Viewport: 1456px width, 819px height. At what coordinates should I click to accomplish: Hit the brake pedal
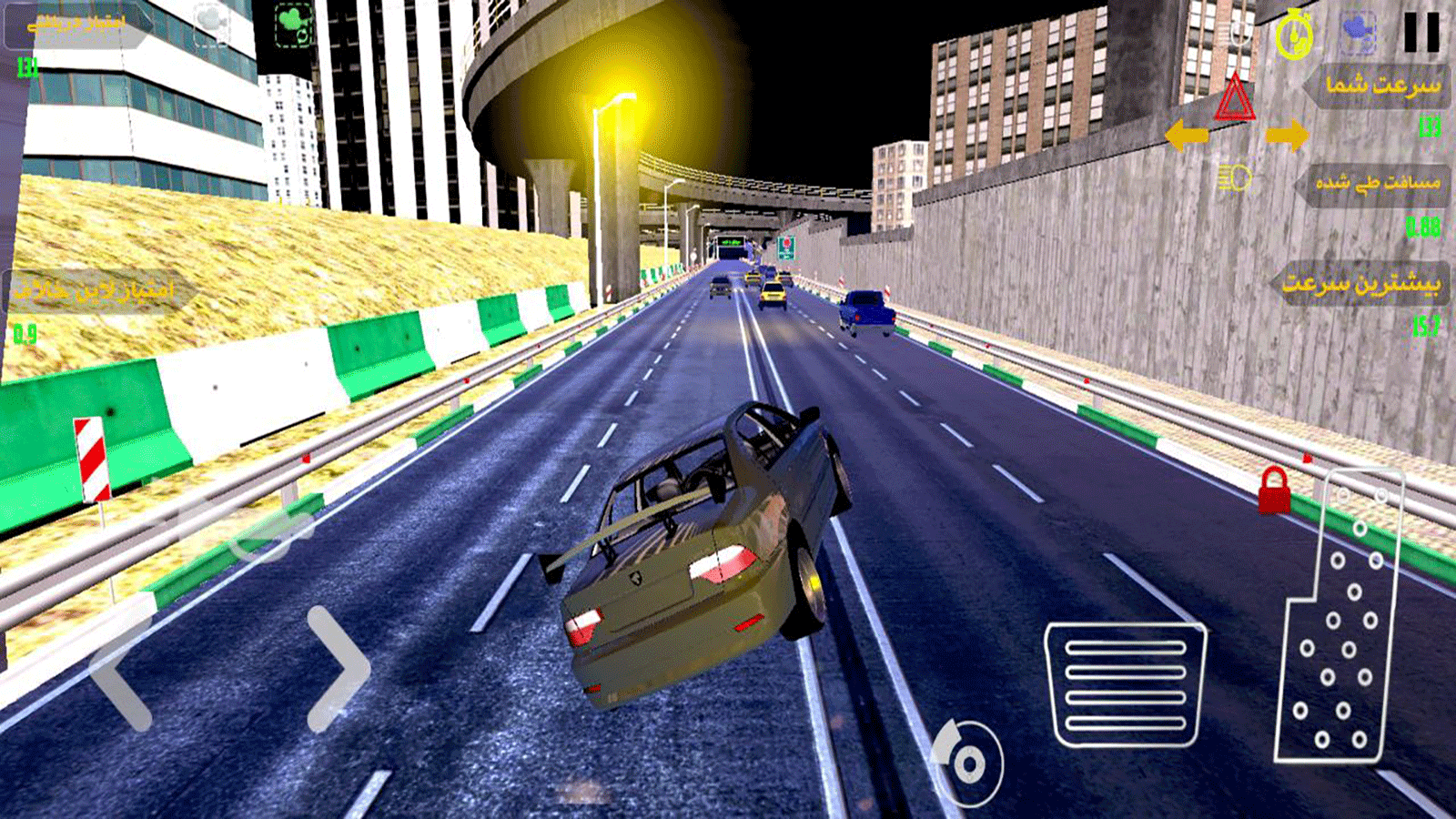pyautogui.click(x=1127, y=685)
